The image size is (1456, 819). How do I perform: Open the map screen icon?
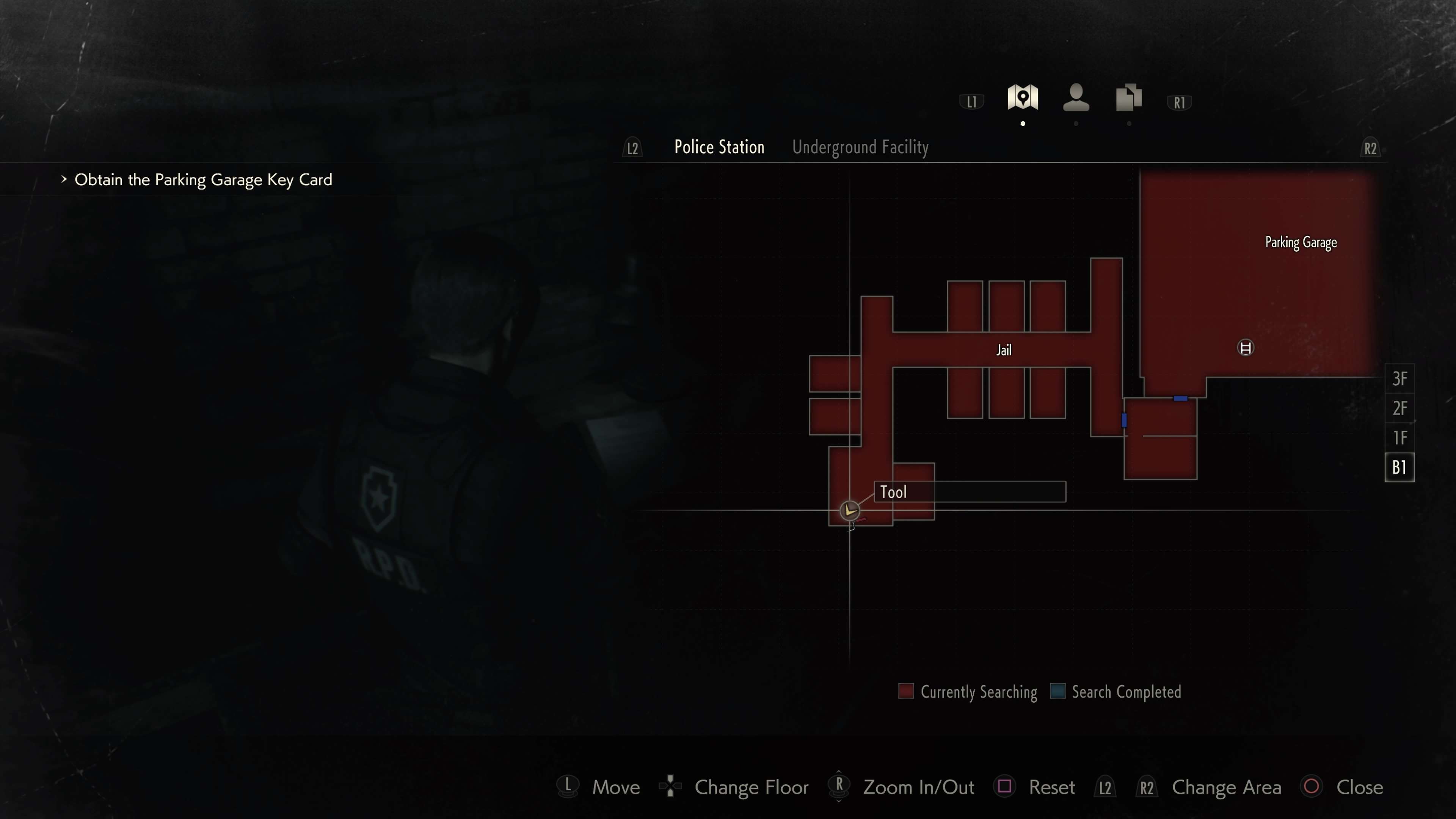coord(1022,98)
